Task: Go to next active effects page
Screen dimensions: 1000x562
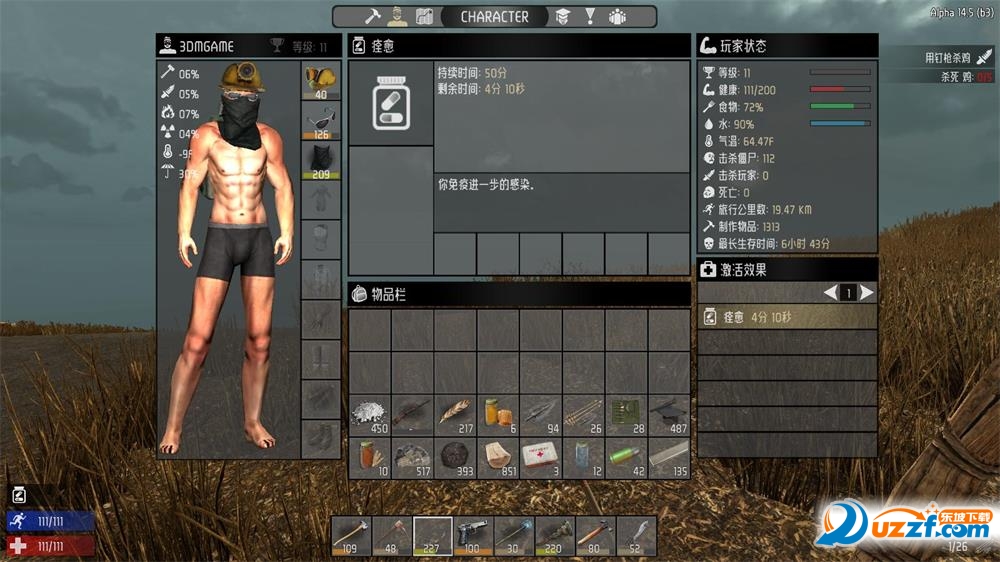Action: click(867, 293)
